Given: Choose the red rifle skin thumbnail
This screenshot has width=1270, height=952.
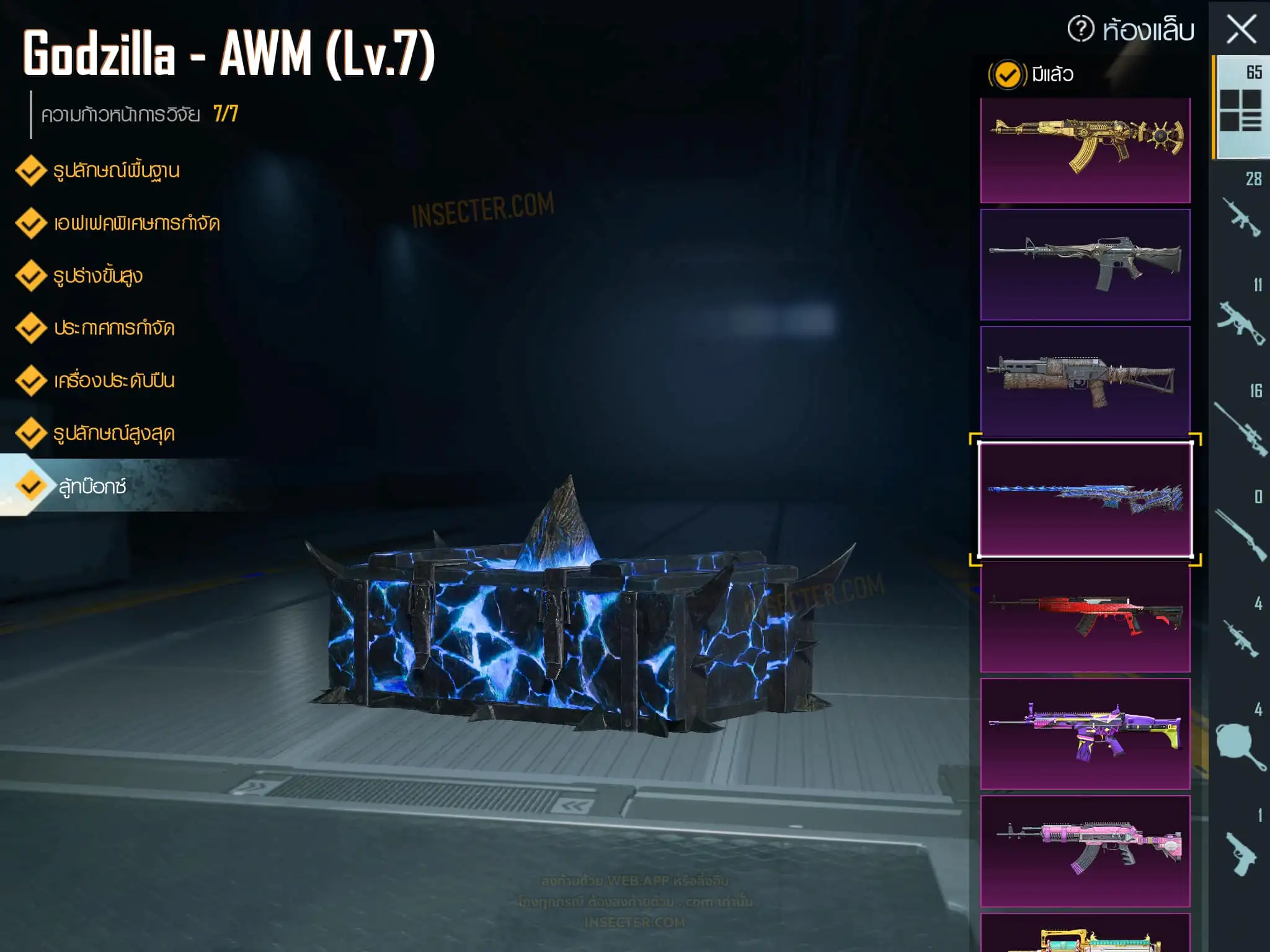Looking at the screenshot, I should pyautogui.click(x=1085, y=616).
